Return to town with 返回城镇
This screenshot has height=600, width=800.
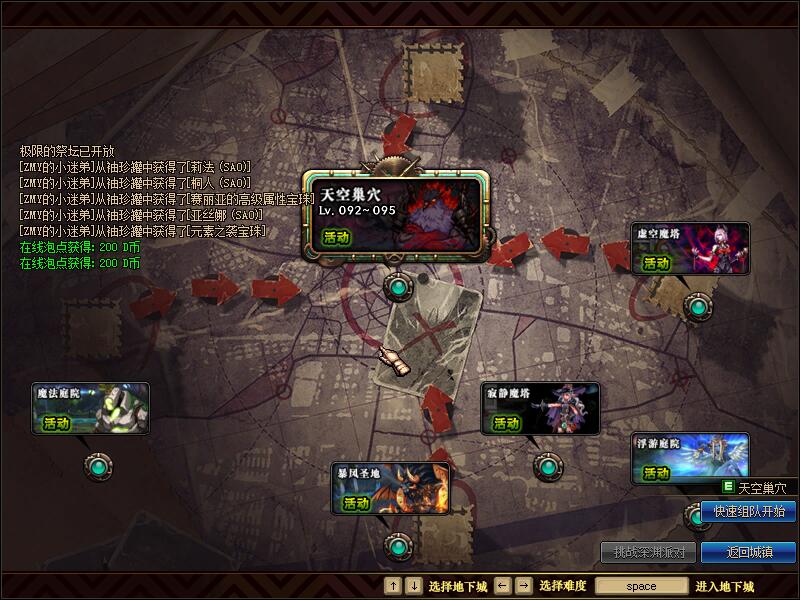point(749,552)
